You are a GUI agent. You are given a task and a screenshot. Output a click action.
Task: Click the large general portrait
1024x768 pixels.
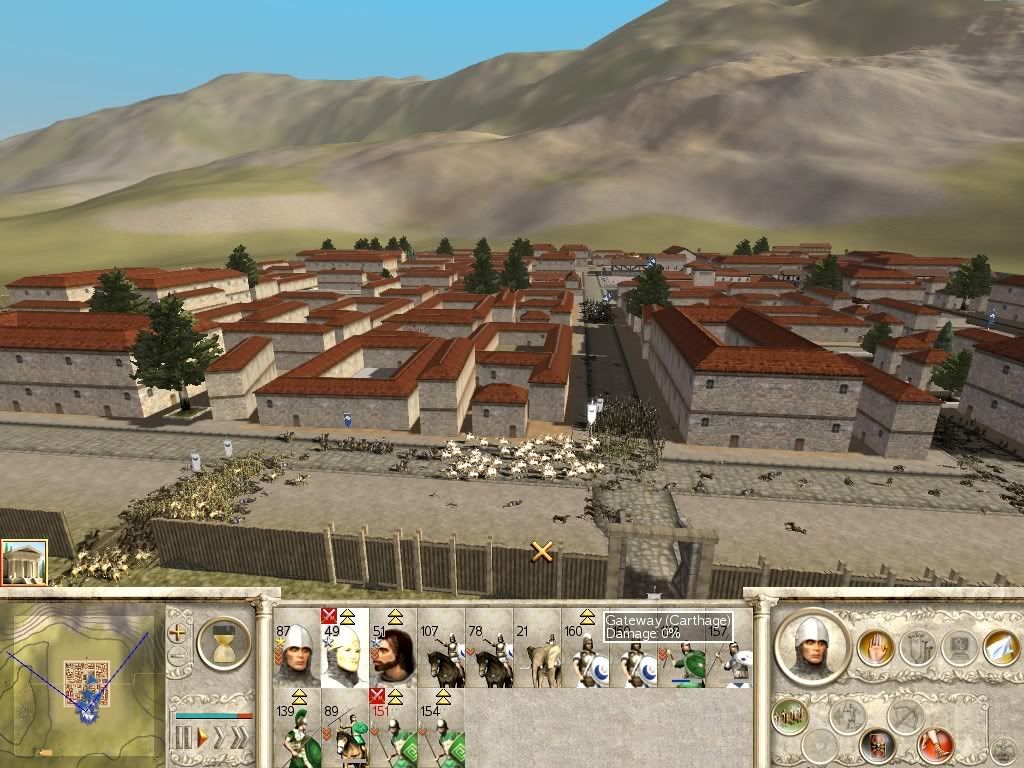tap(811, 646)
